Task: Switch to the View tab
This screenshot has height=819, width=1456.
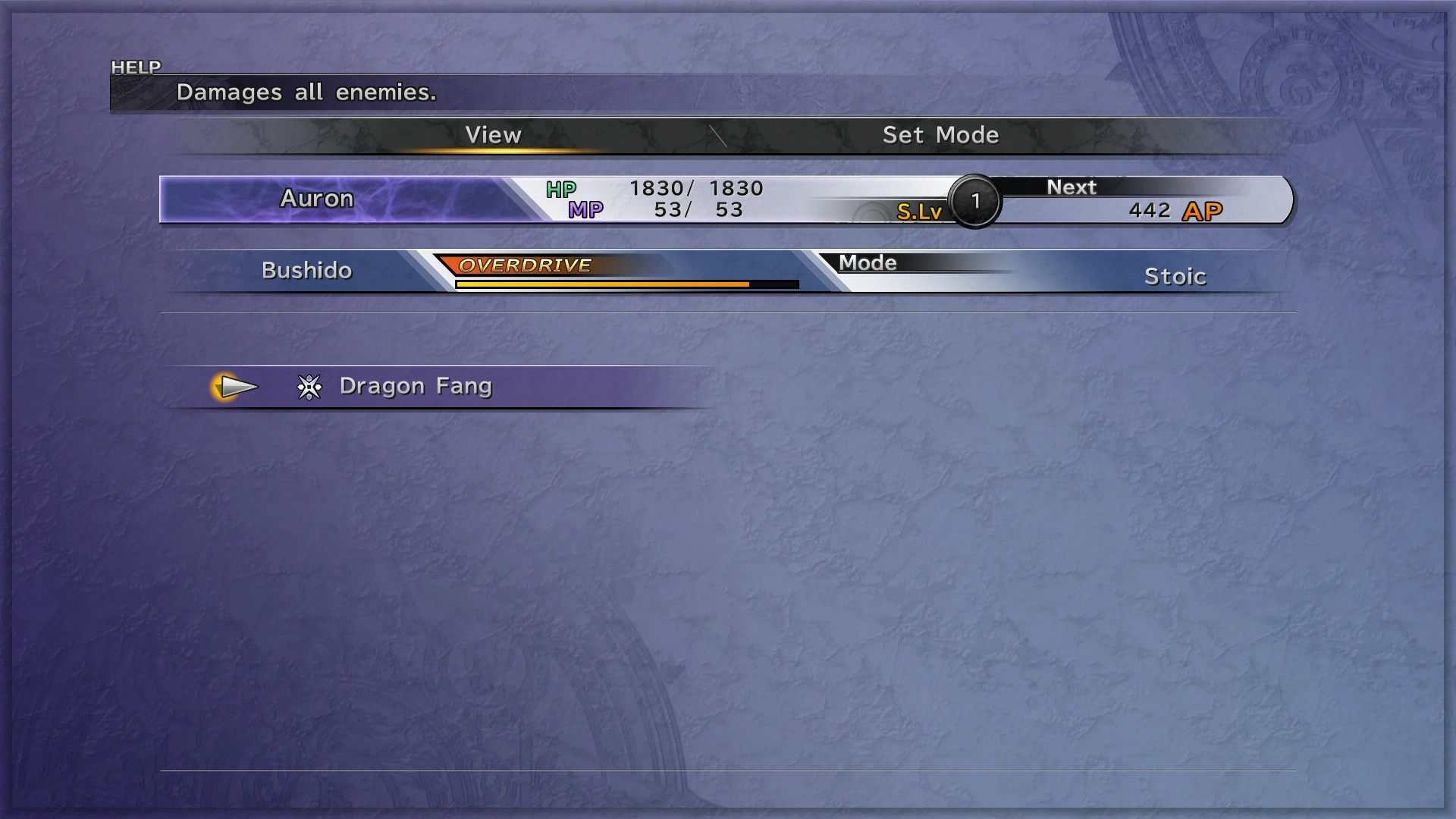Action: [x=493, y=135]
